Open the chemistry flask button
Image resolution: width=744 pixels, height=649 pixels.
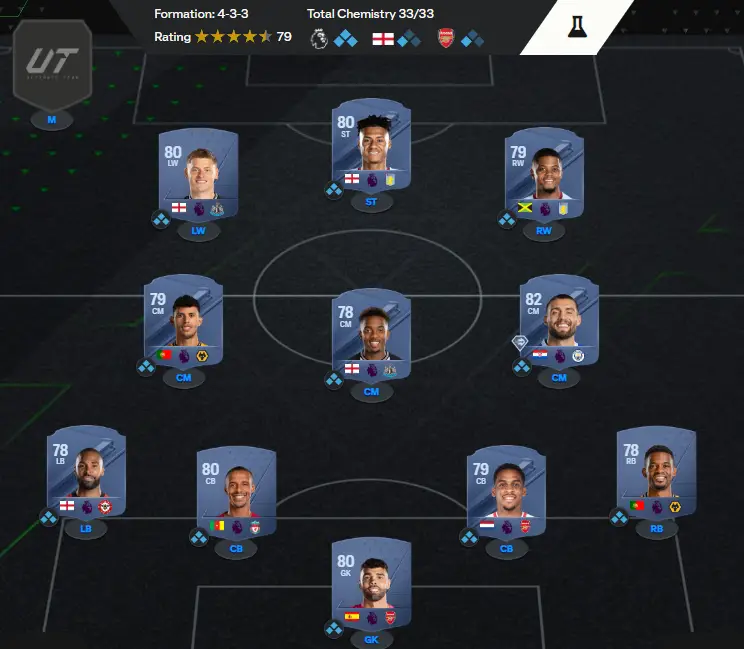[x=576, y=27]
